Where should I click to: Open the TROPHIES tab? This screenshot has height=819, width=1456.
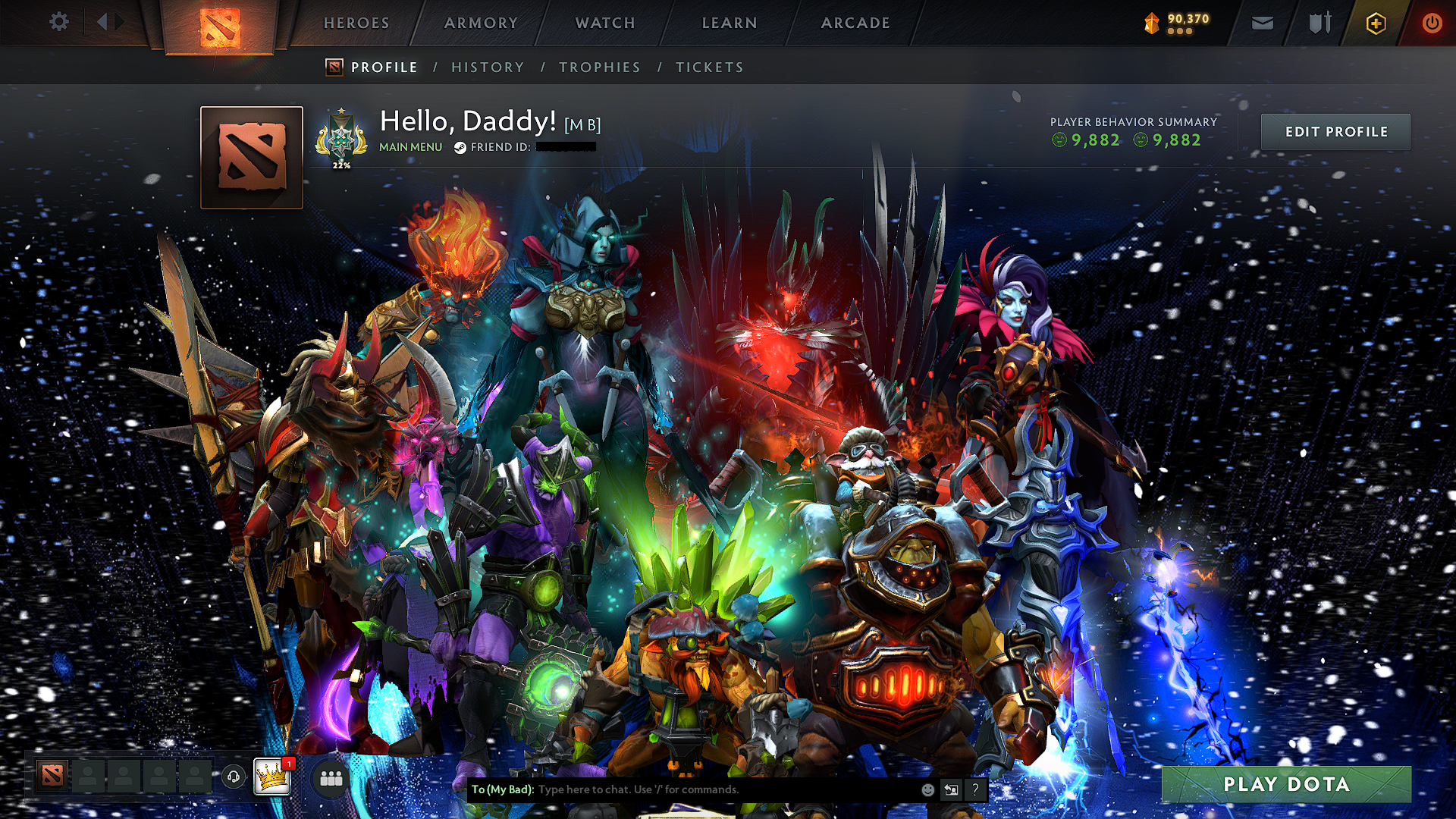[599, 67]
